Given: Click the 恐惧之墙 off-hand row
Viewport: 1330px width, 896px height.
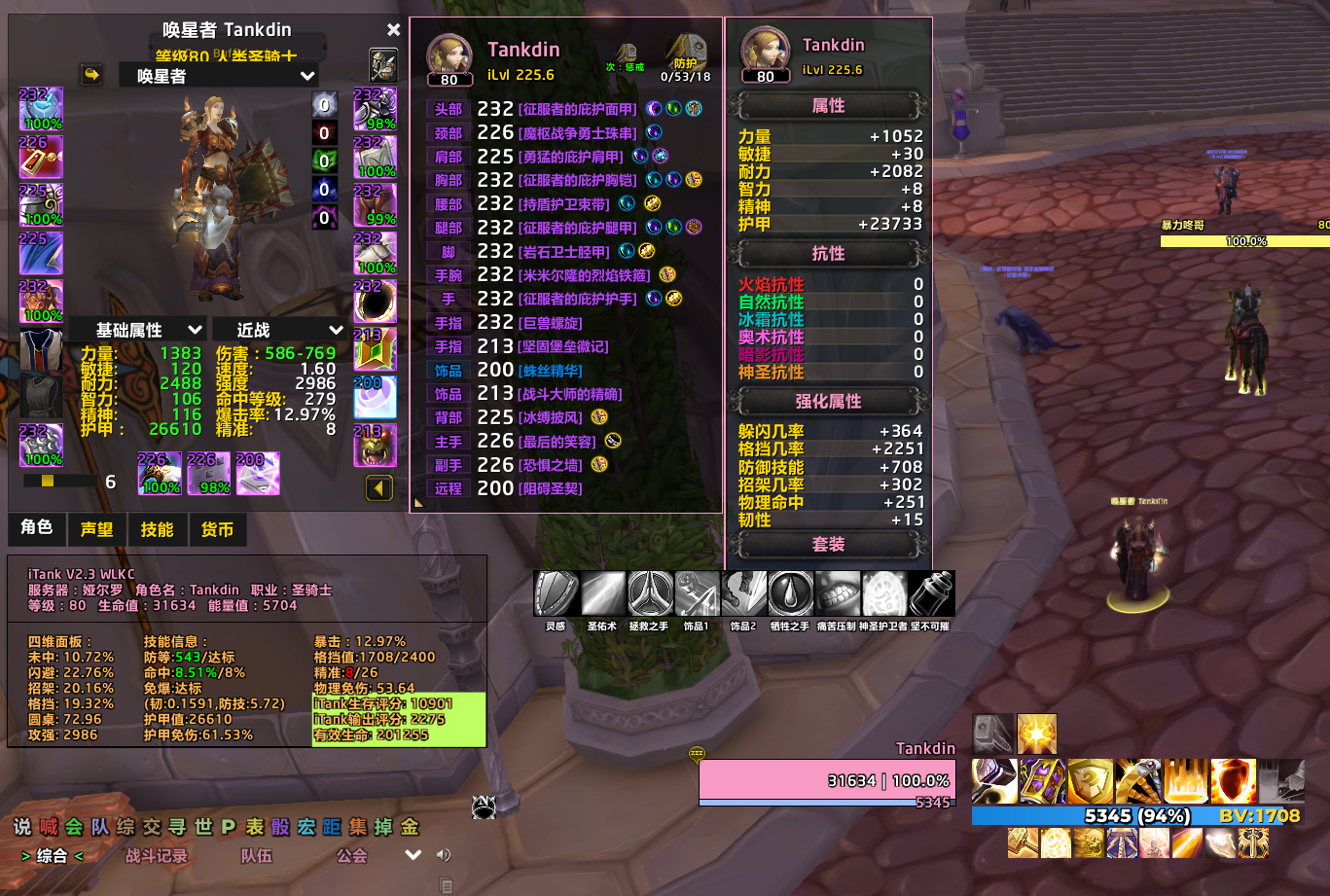Looking at the screenshot, I should (x=564, y=465).
